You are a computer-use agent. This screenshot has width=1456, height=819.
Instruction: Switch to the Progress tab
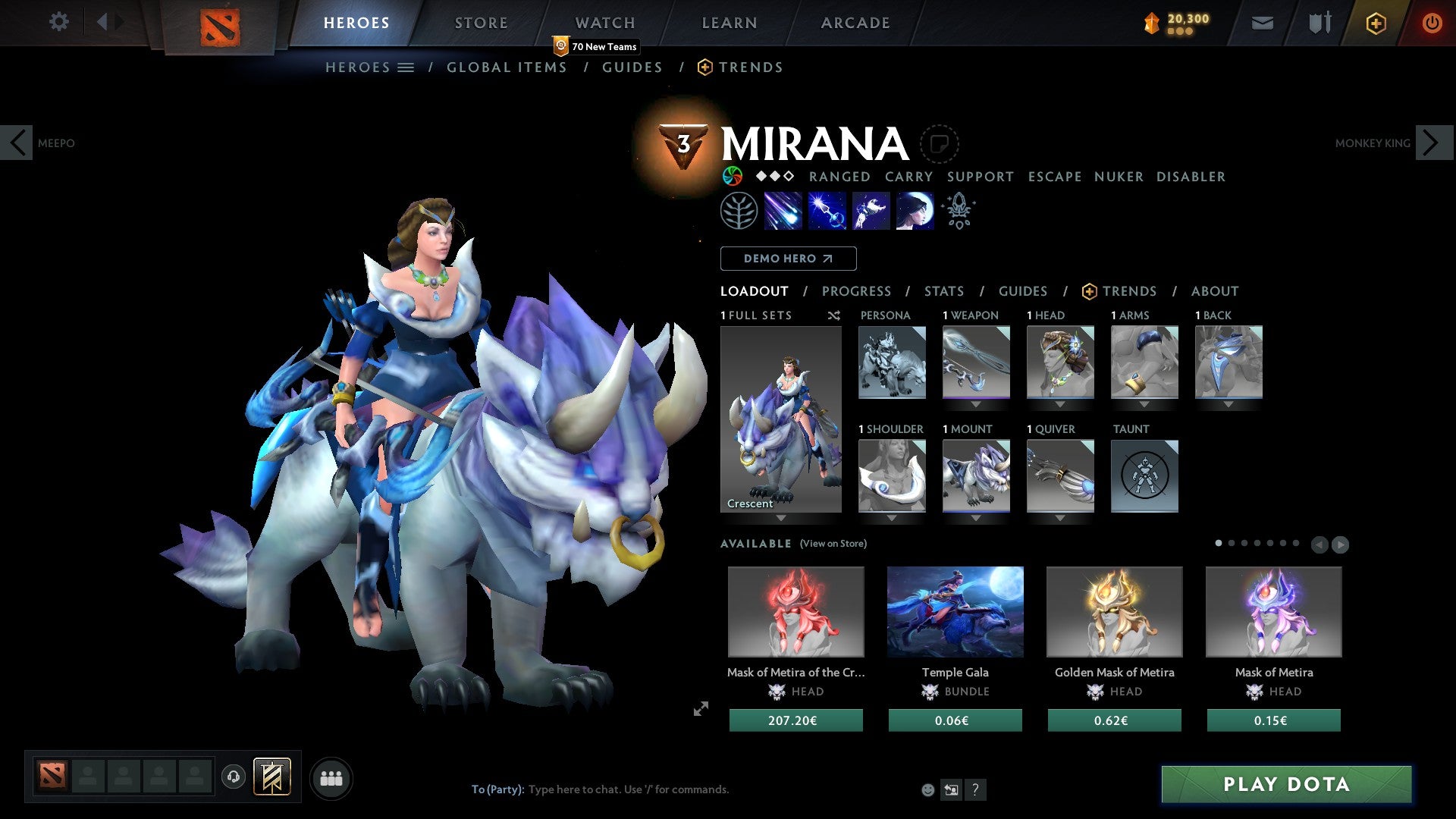click(x=857, y=291)
